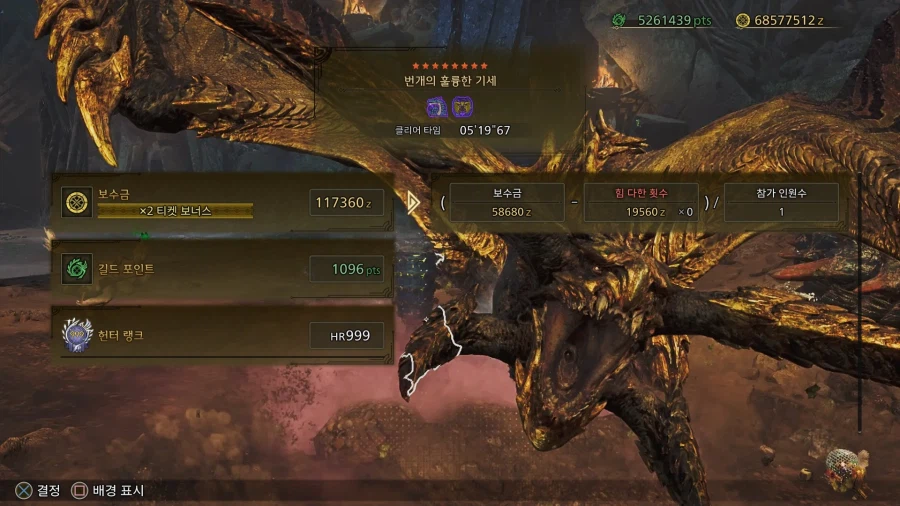The height and width of the screenshot is (506, 900).
Task: Select the 보수금 reward money row
Action: pyautogui.click(x=222, y=203)
